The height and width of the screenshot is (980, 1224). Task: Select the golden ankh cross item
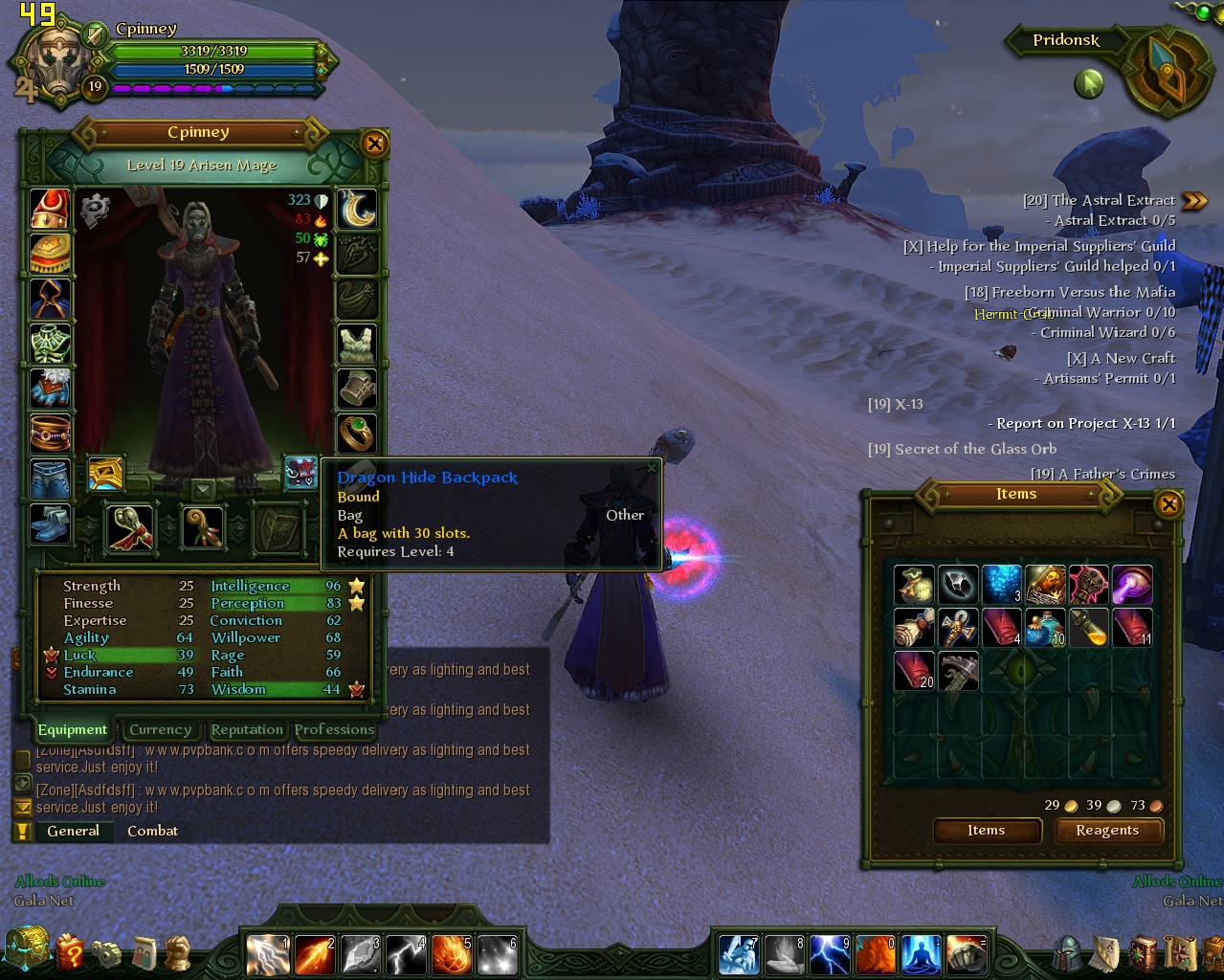click(x=958, y=628)
